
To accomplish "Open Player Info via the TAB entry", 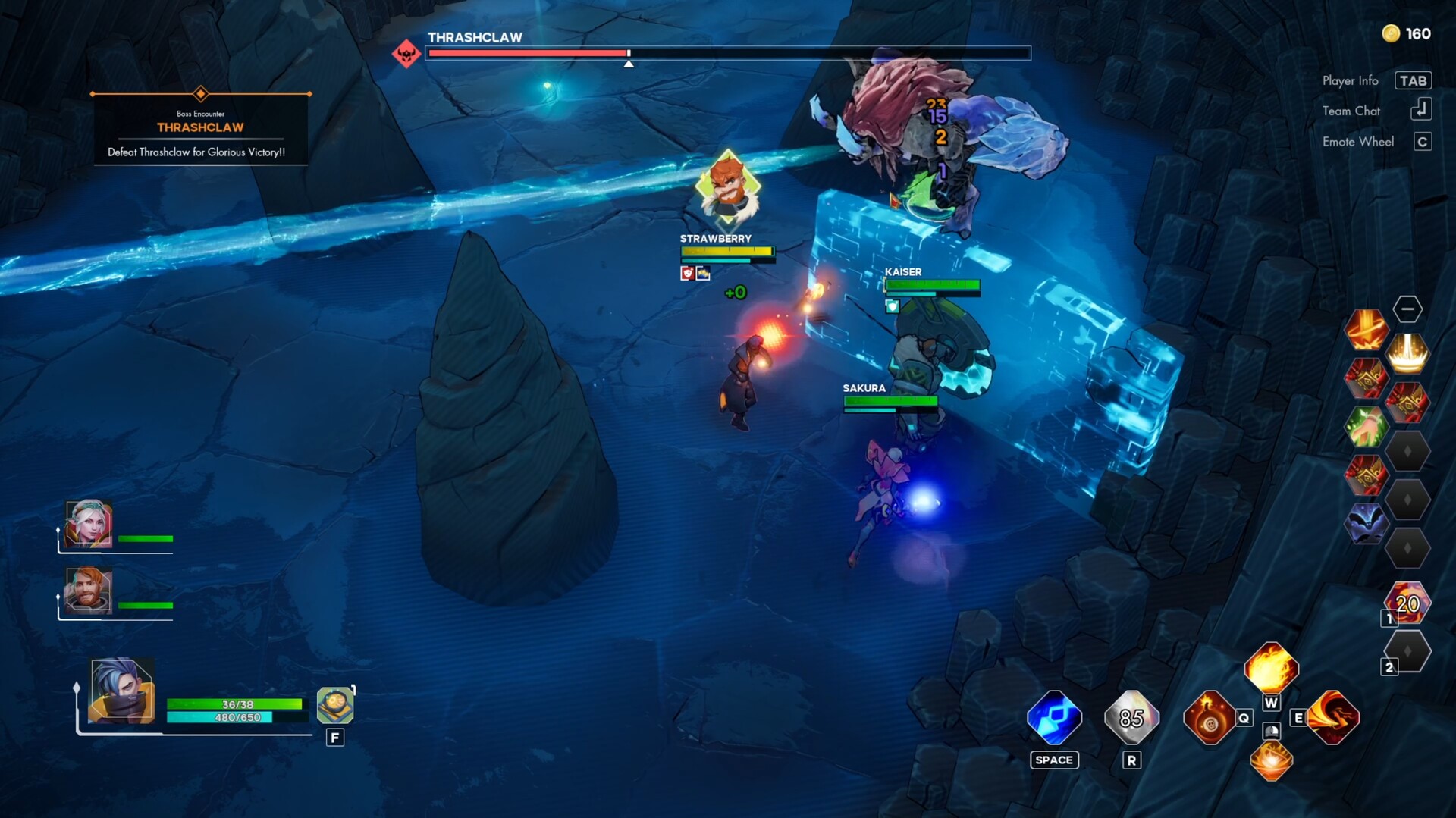I will tap(1414, 80).
